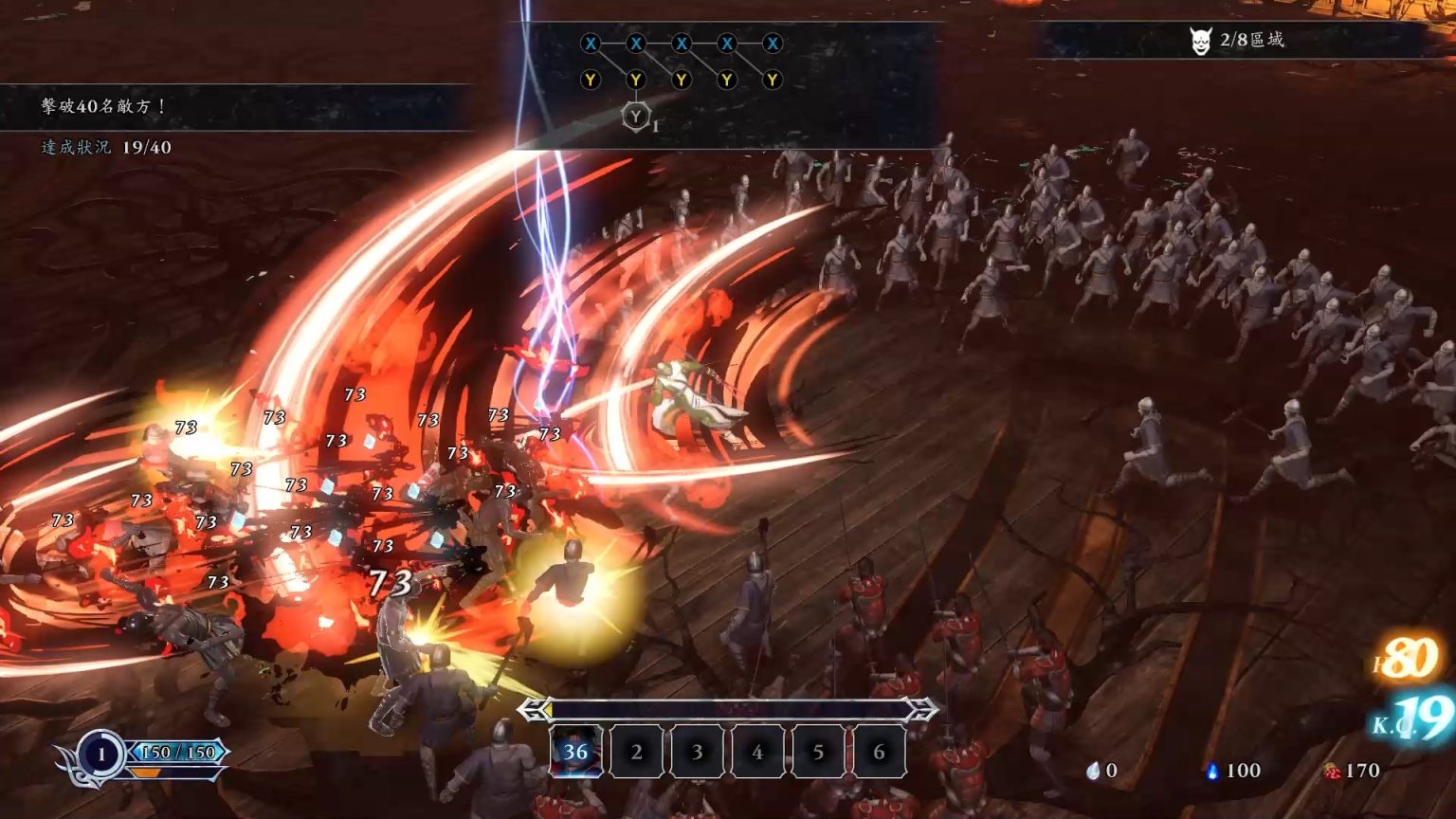Viewport: 1456px width, 819px height.
Task: Activate the slot numbered 5
Action: point(818,752)
